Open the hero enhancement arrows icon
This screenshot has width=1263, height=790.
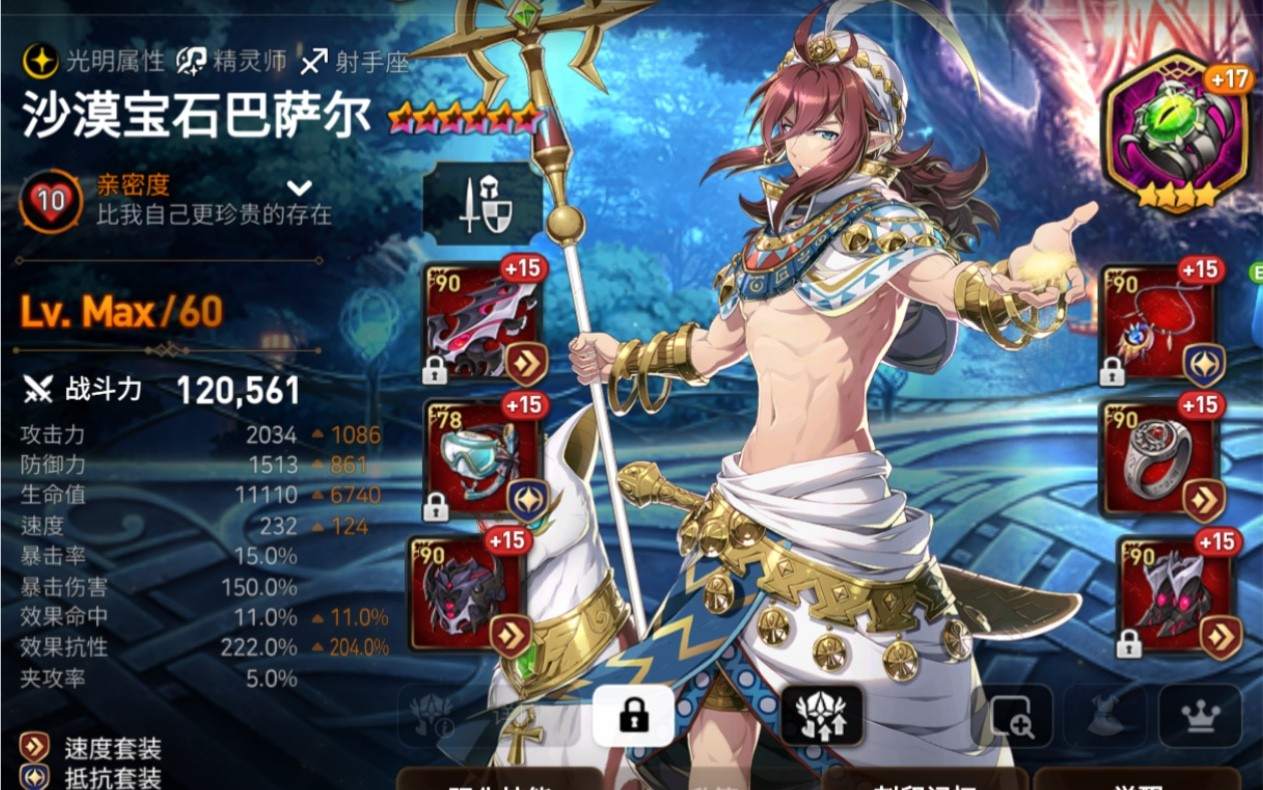[x=821, y=715]
